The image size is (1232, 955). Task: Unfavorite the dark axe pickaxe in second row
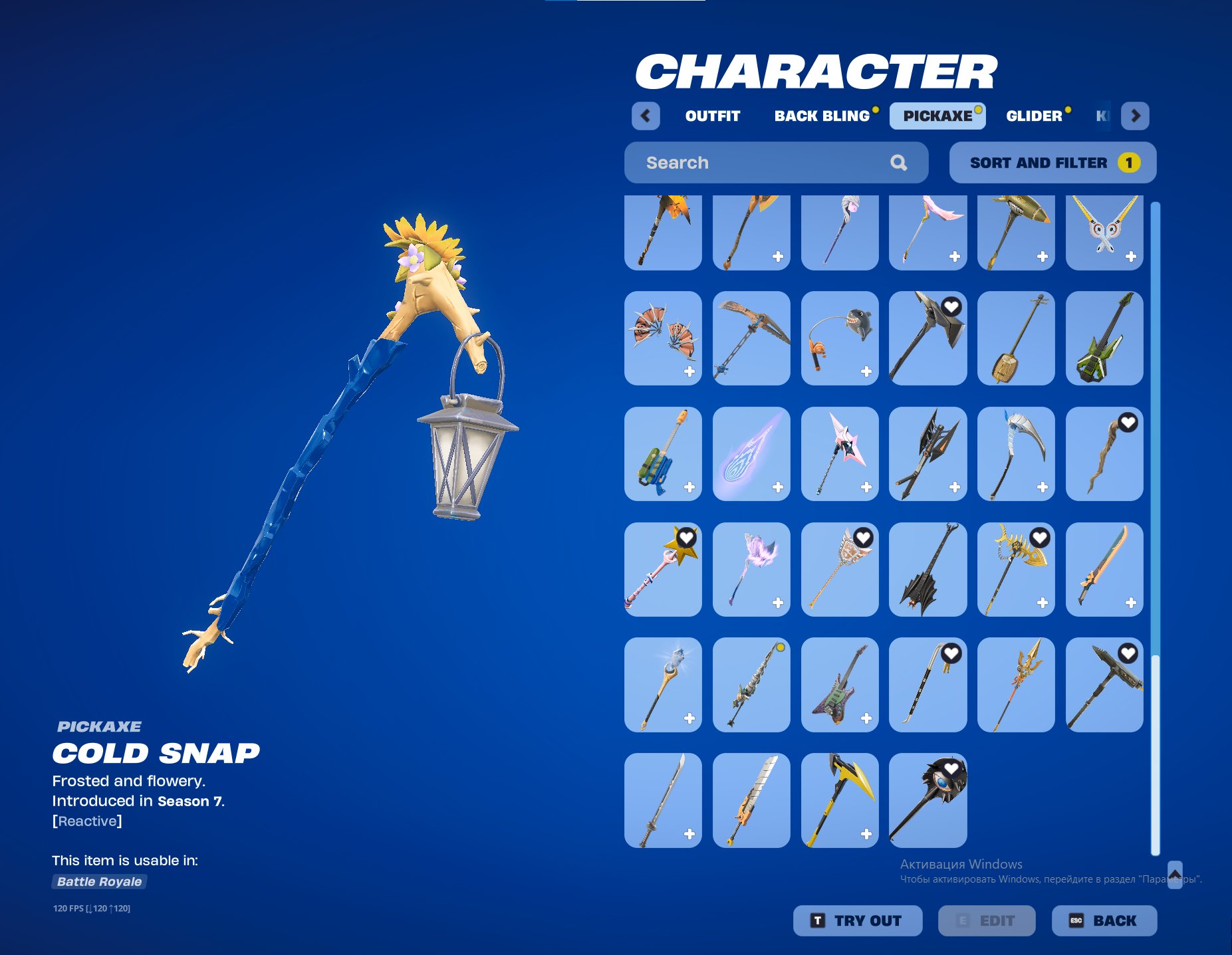coord(951,308)
